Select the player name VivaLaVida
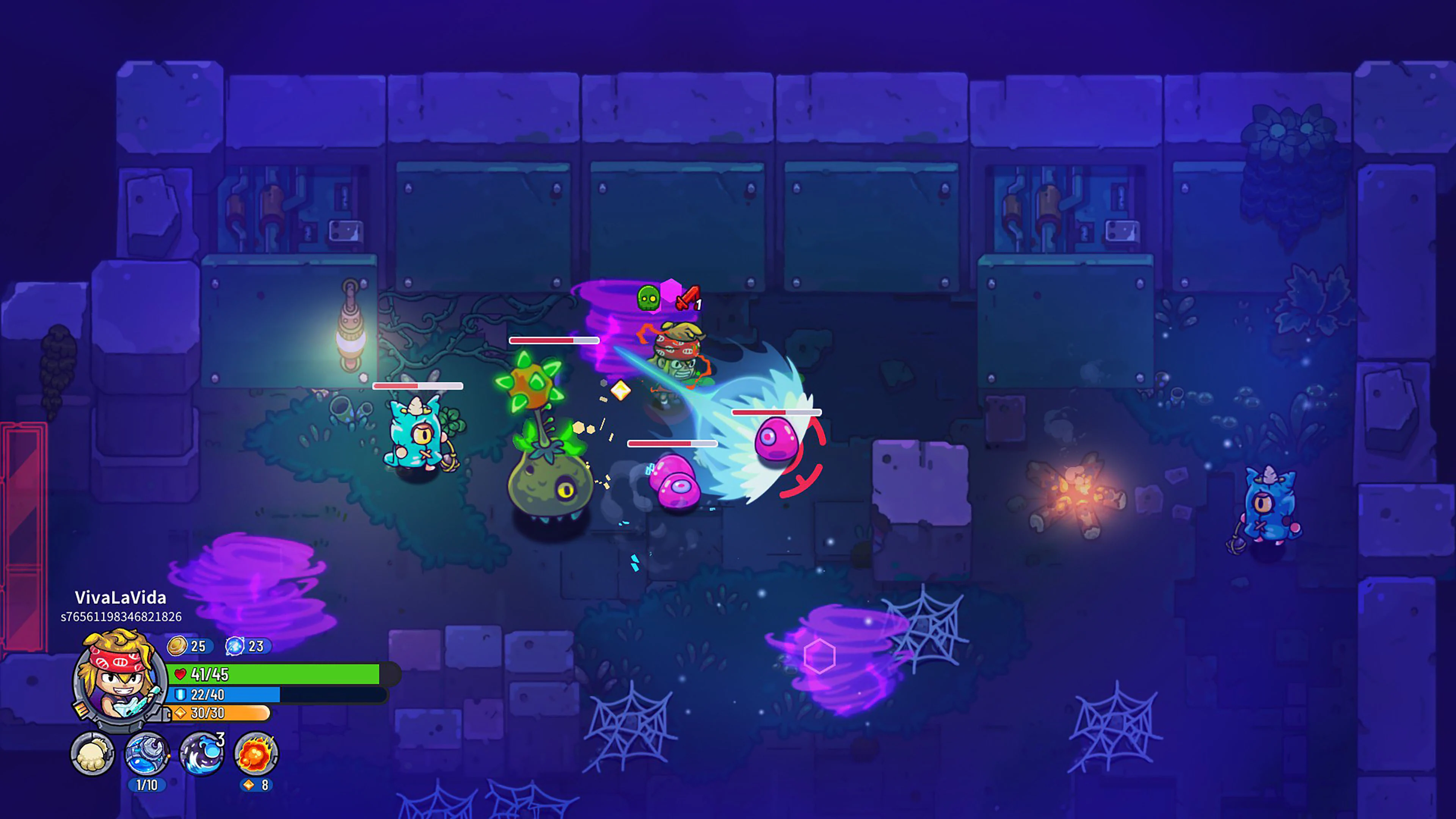Screen dimensions: 1456x819 point(121,598)
